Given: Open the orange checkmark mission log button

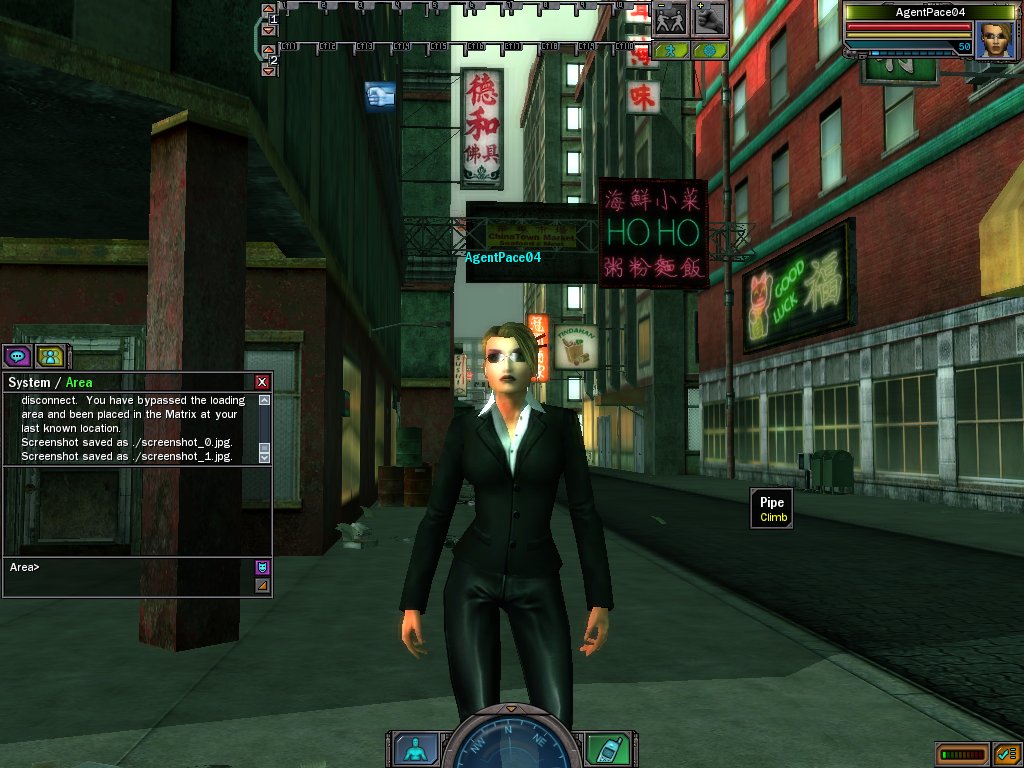Looking at the screenshot, I should click(1006, 754).
